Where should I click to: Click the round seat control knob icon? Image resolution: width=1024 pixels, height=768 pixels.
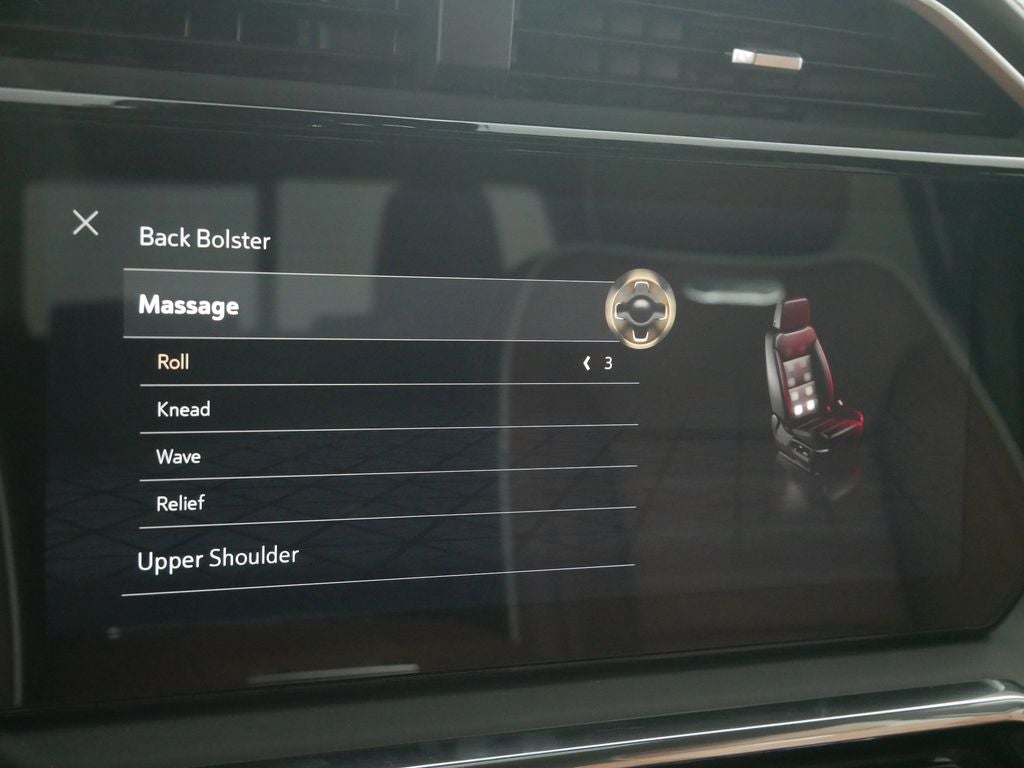640,309
